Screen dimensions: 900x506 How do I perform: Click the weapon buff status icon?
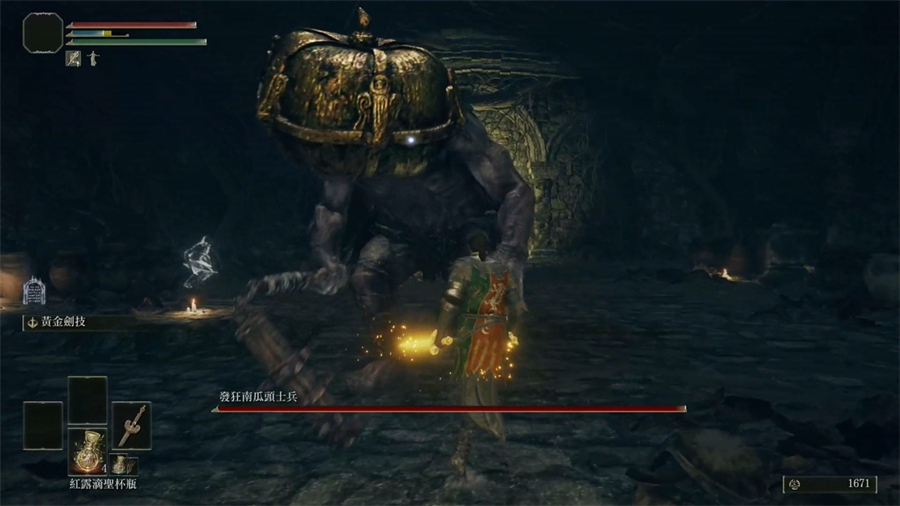[x=73, y=58]
